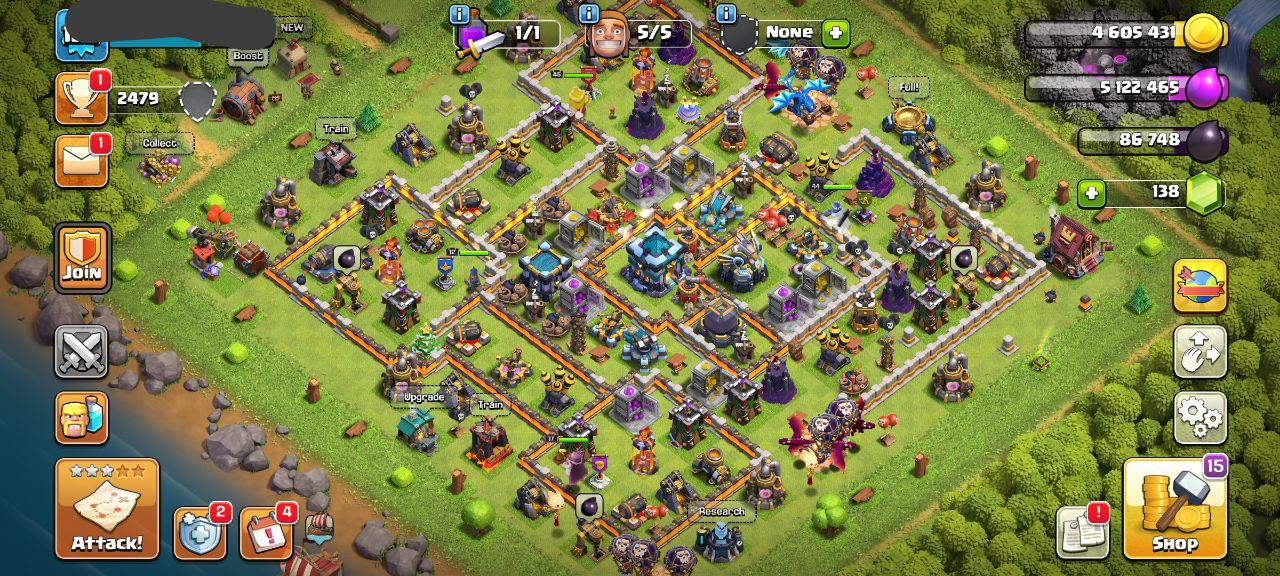1280x576 pixels.
Task: Open the globe with red ribbon icon
Action: [1199, 285]
